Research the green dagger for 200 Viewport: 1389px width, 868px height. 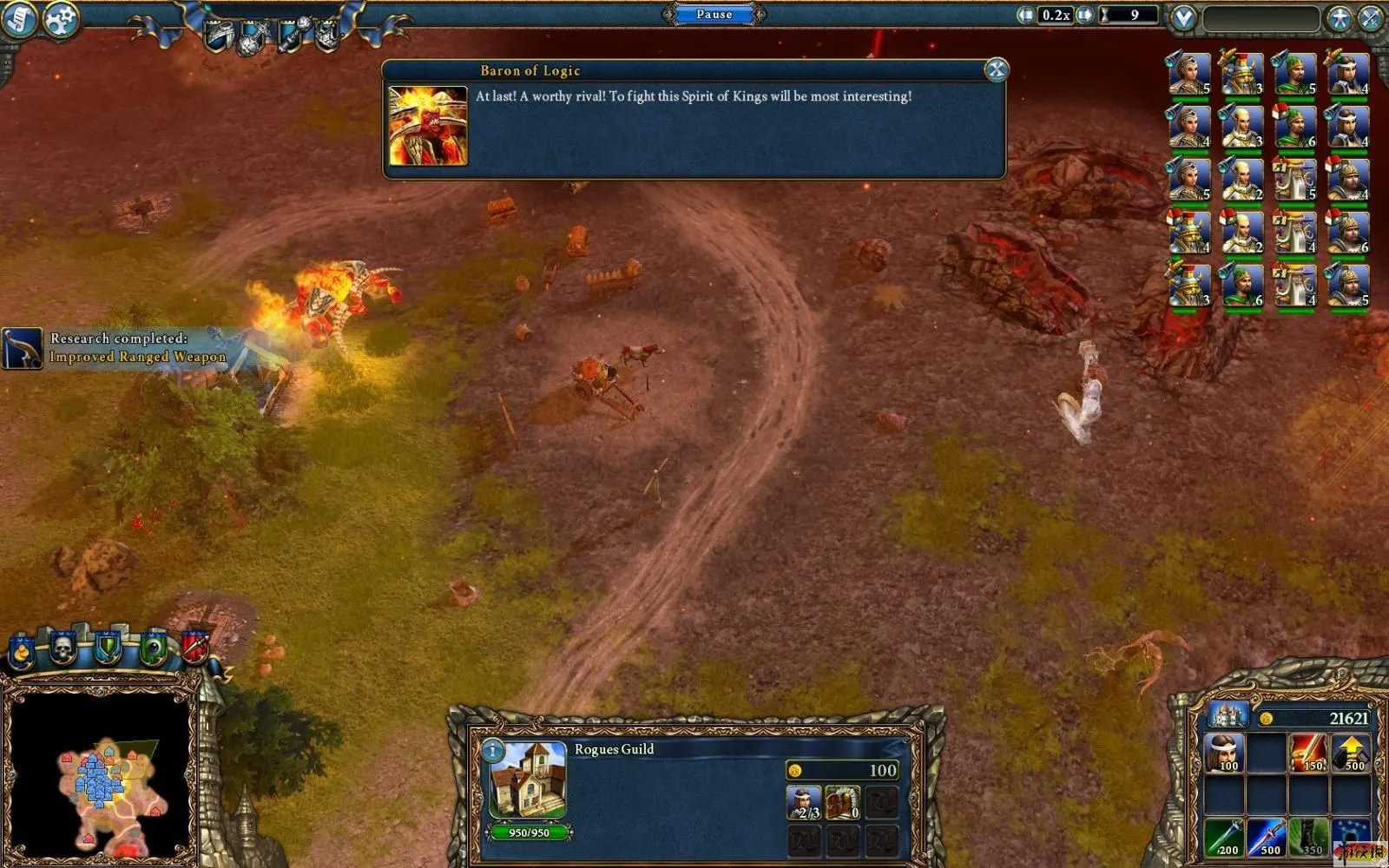pos(1224,836)
